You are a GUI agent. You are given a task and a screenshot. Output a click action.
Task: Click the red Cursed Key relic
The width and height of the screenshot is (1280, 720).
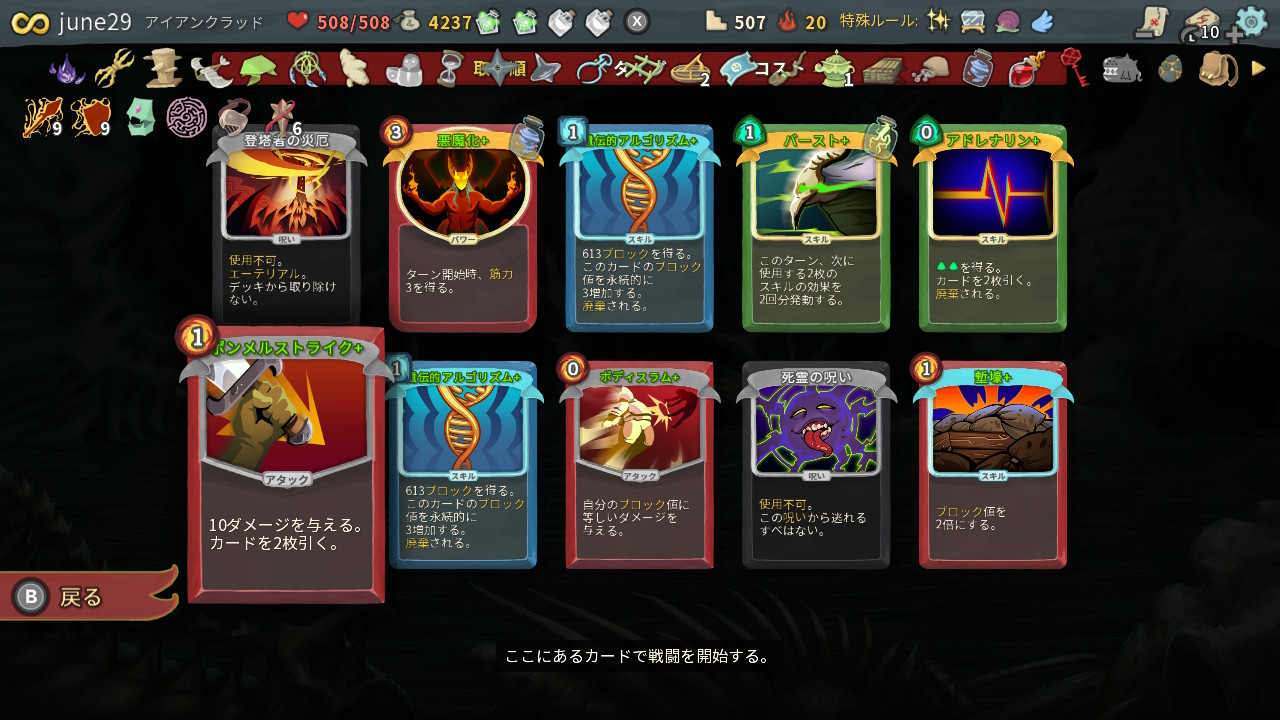[x=1071, y=70]
